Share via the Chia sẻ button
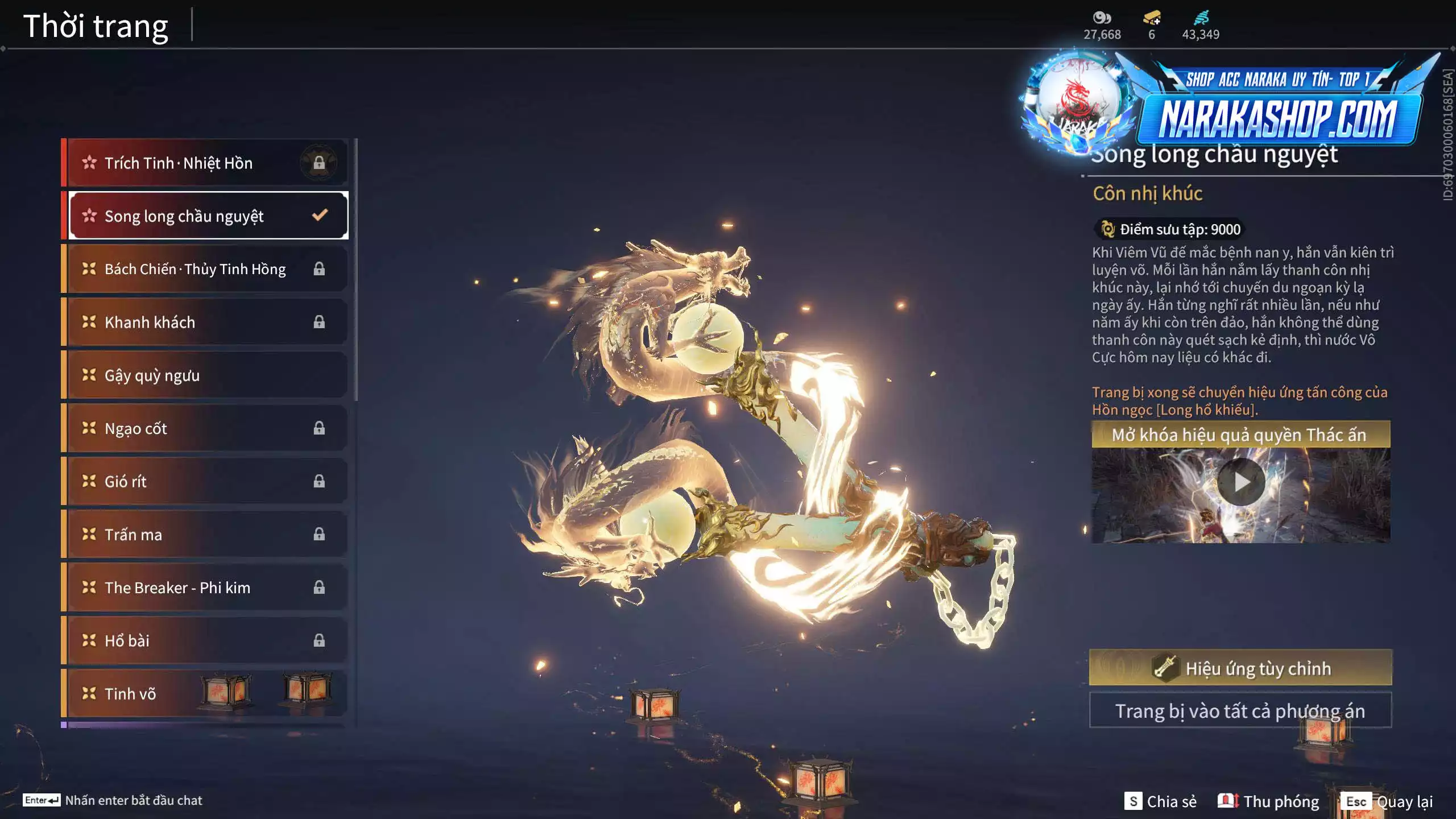This screenshot has width=1456, height=819. (x=1161, y=801)
